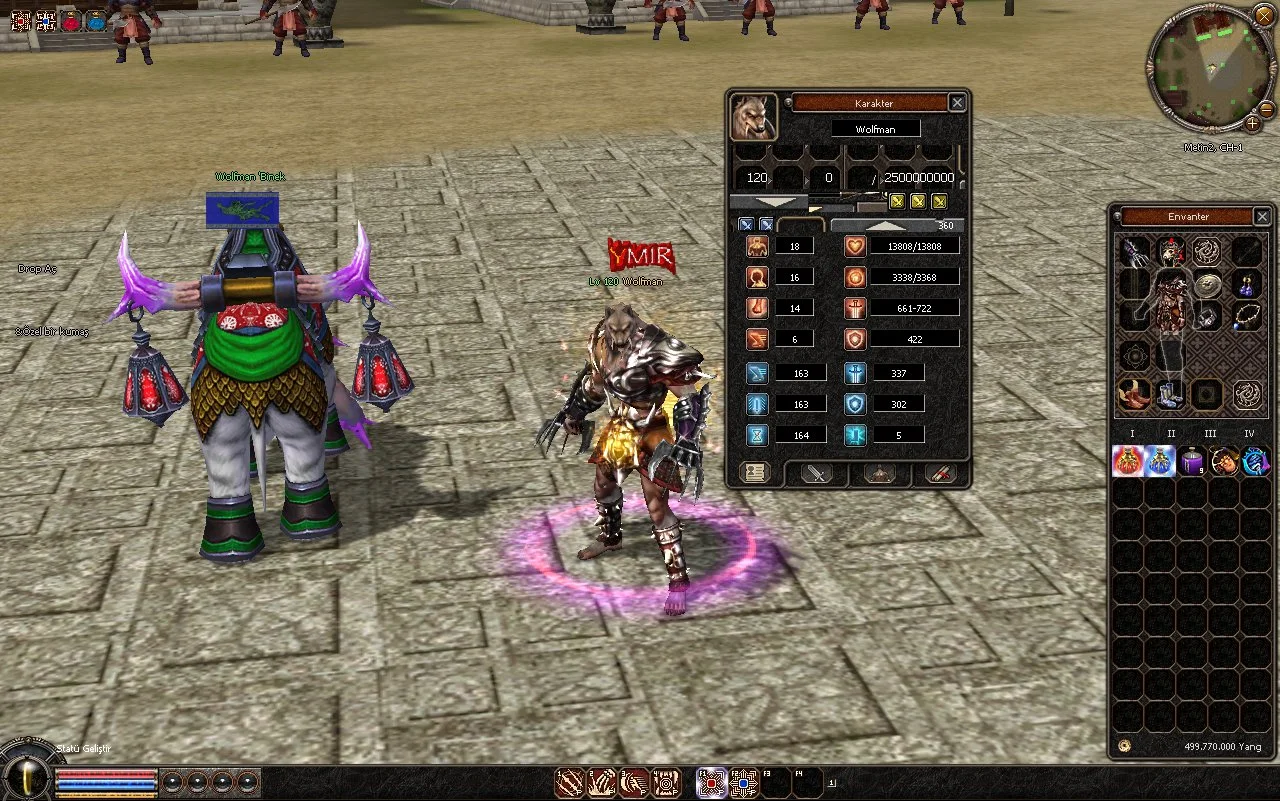Open the emotions tab in Karakter window
Screen dimensions: 1280x801
pos(880,473)
